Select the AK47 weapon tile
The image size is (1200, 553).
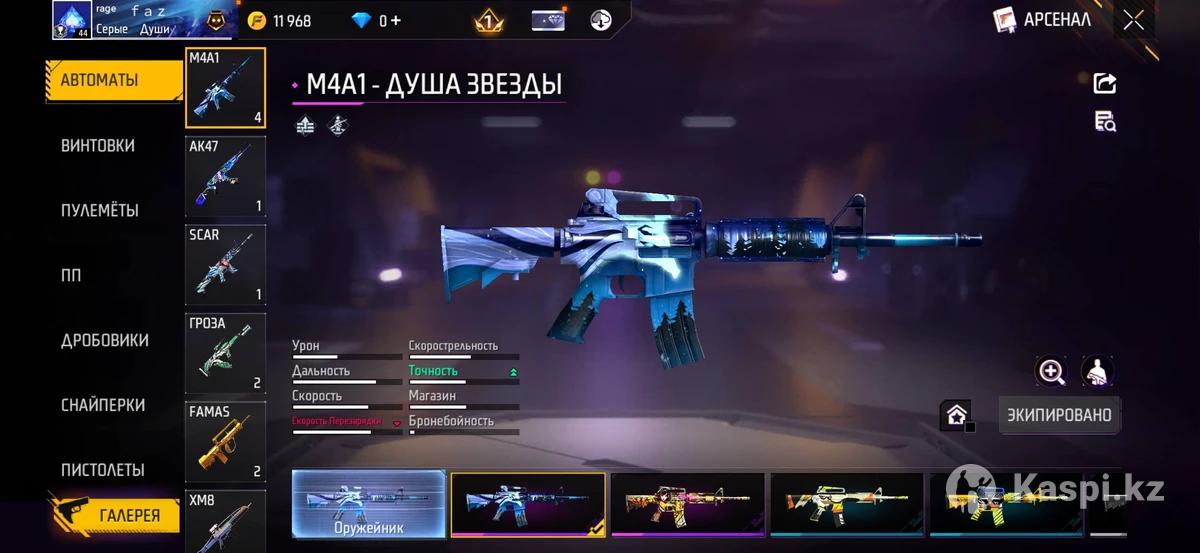click(x=226, y=177)
